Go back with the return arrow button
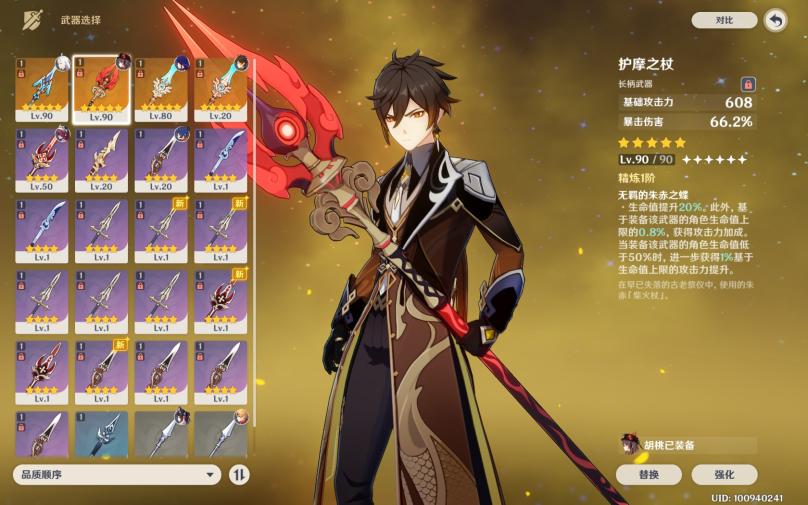 pyautogui.click(x=775, y=20)
